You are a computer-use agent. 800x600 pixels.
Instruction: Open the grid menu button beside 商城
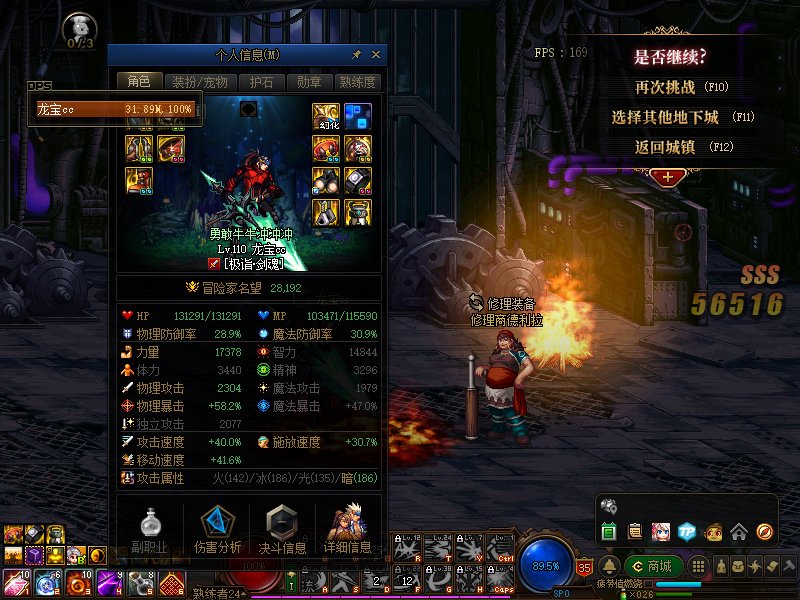699,567
